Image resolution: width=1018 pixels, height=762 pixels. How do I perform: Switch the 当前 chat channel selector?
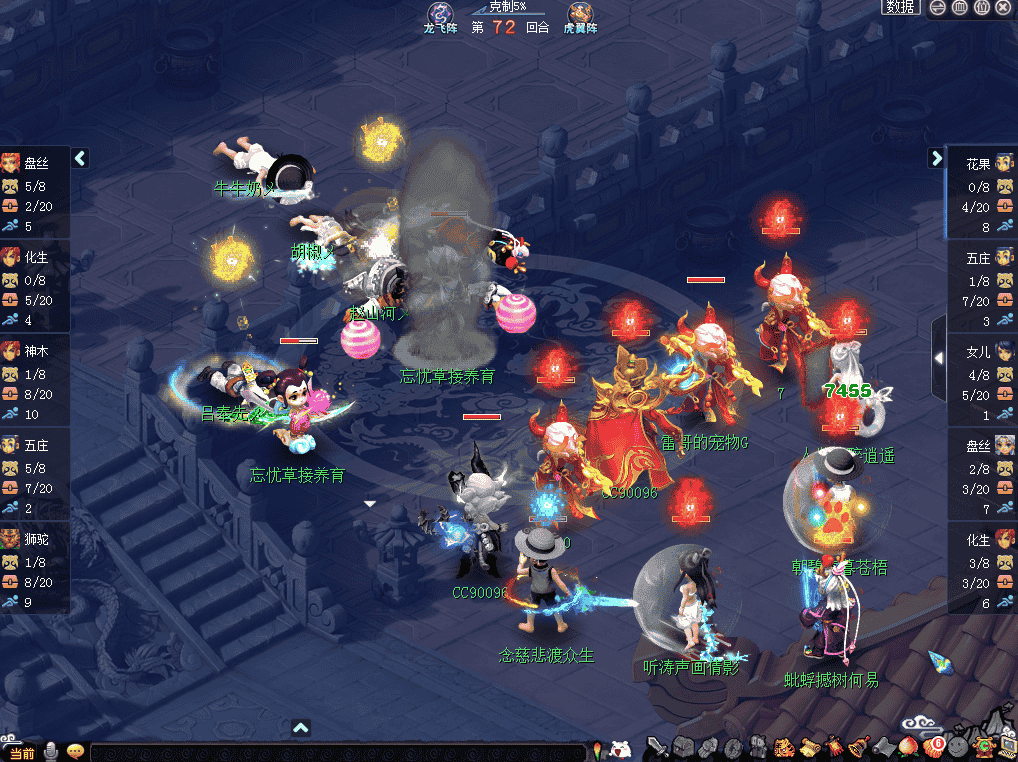pos(21,752)
